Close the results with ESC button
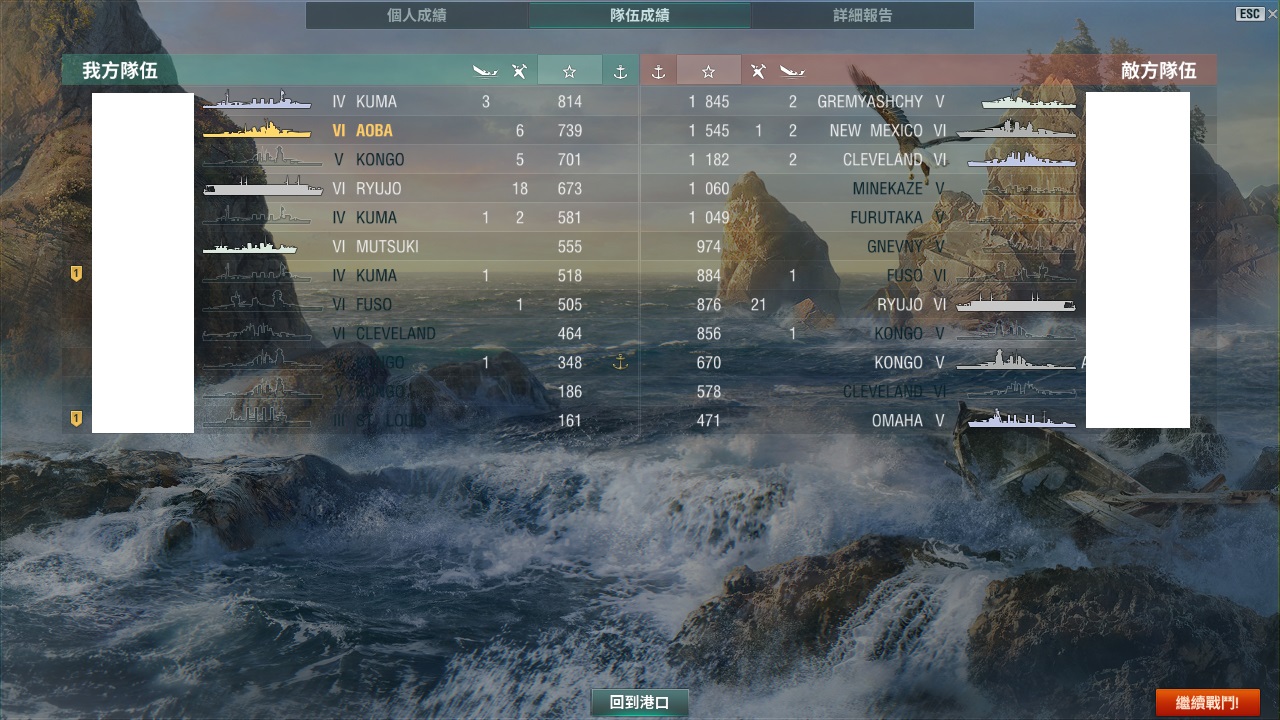 [x=1250, y=14]
